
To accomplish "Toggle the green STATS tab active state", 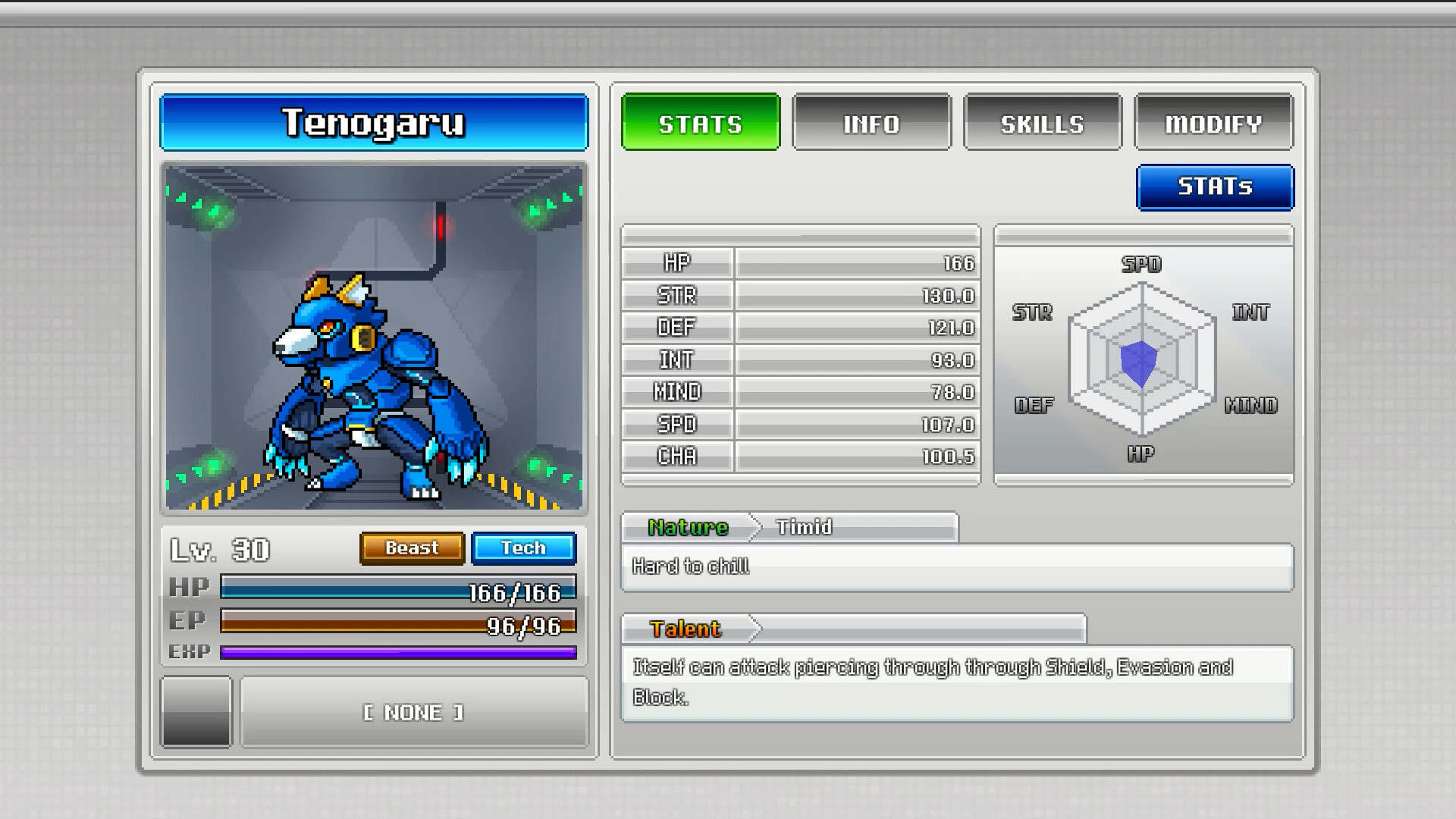I will click(x=700, y=123).
